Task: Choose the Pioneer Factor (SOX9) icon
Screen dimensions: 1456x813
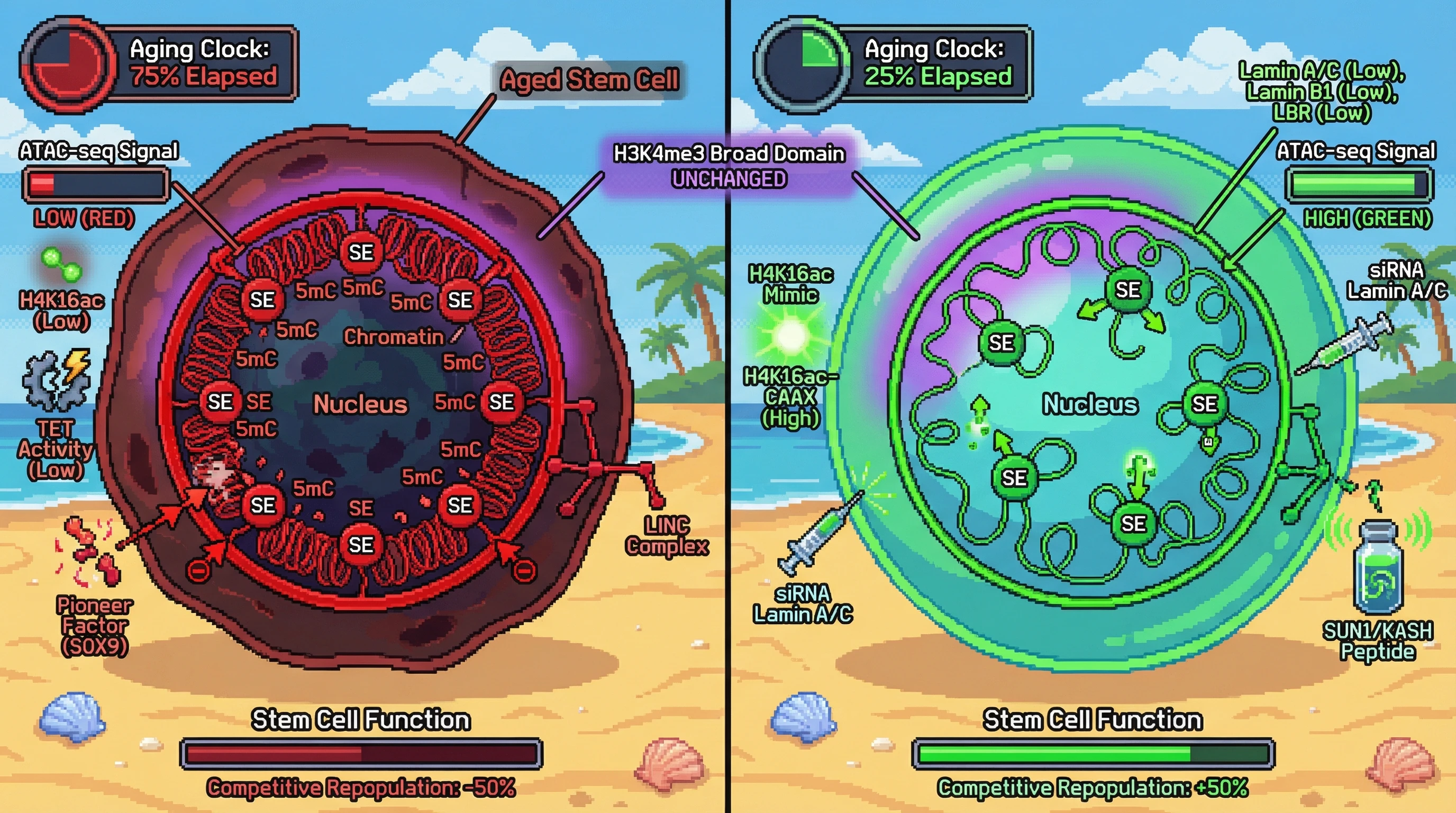Action: click(90, 551)
